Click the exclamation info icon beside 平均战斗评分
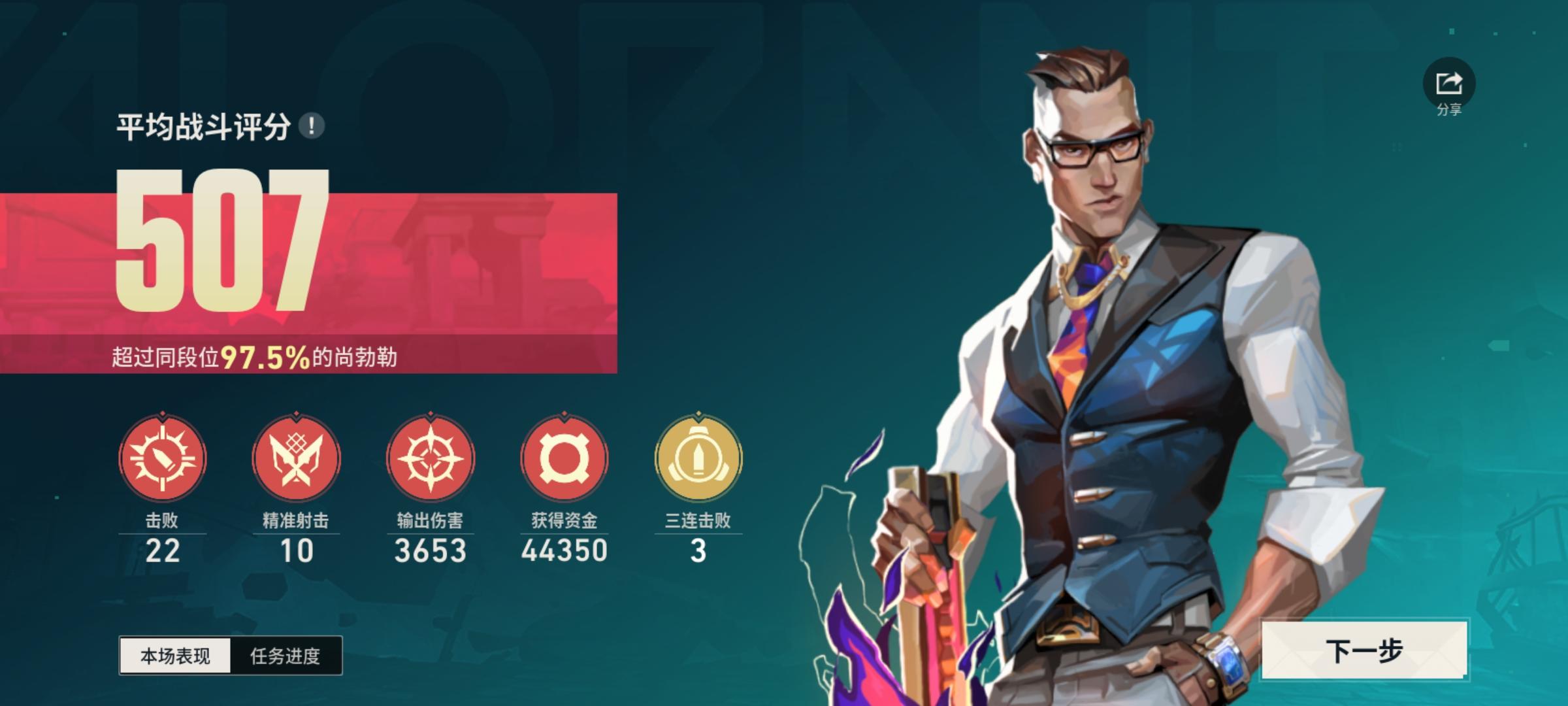 (x=312, y=127)
